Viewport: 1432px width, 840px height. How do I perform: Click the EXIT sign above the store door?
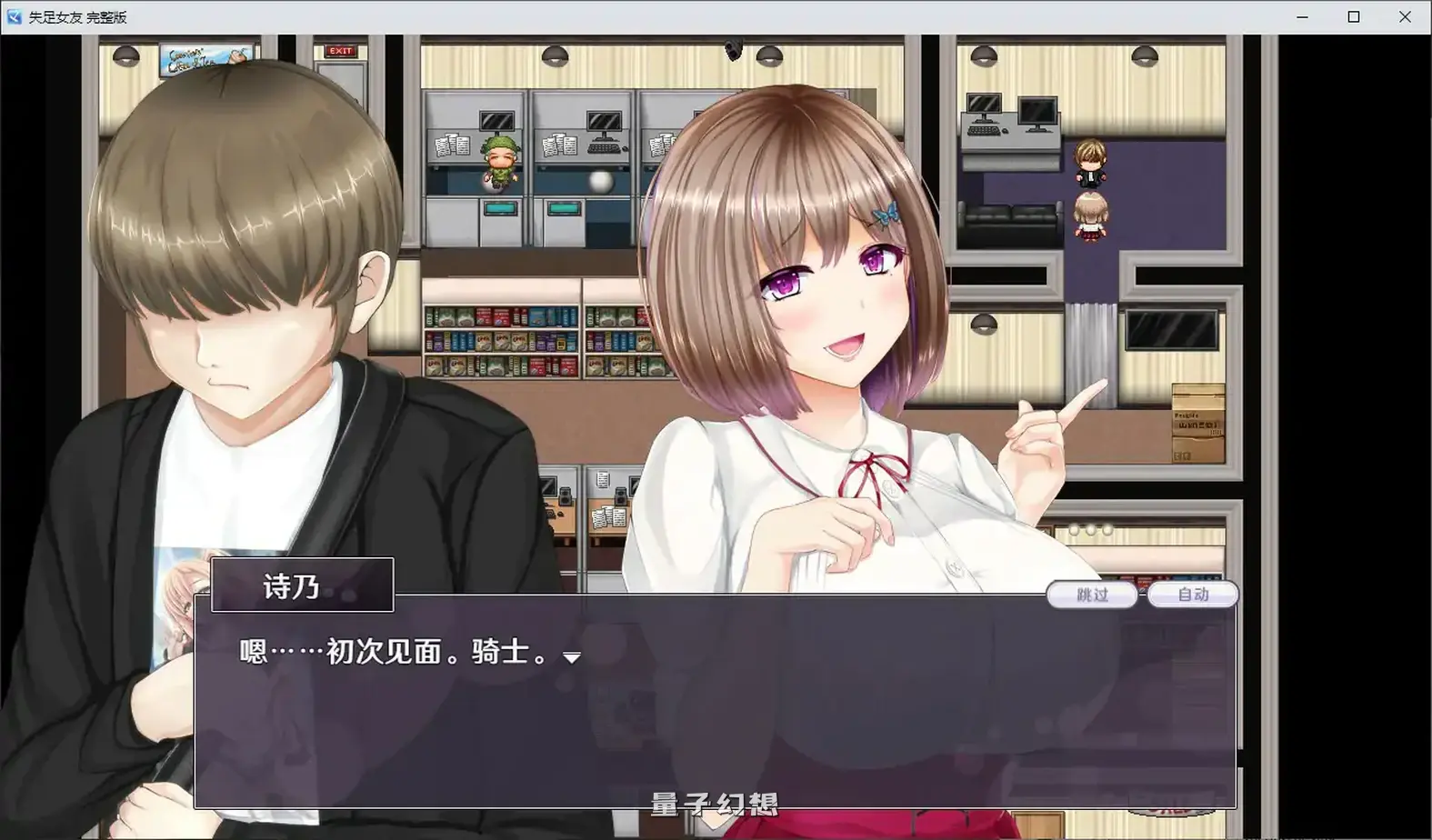point(340,51)
